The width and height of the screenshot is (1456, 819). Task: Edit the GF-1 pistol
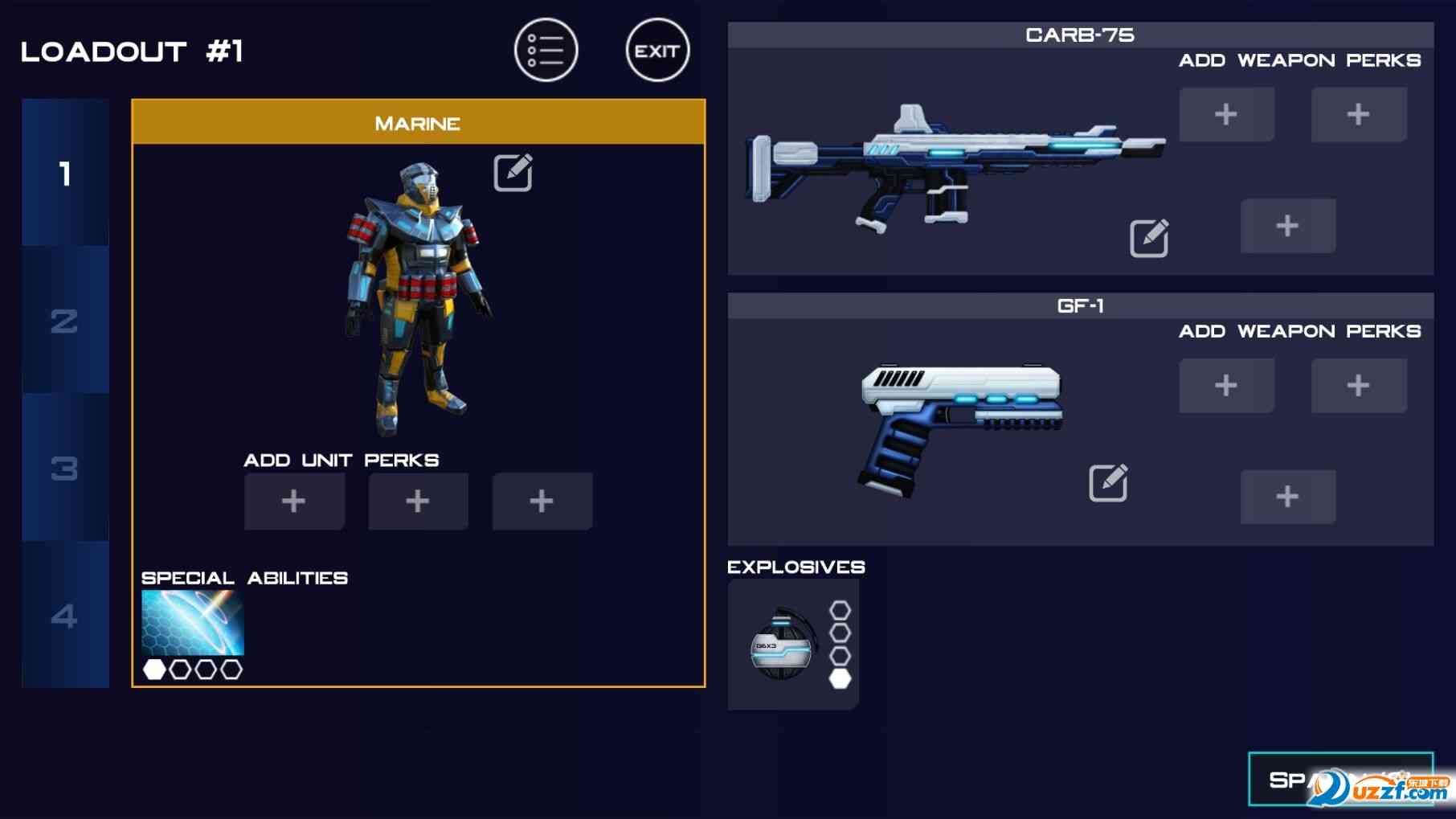point(1108,483)
